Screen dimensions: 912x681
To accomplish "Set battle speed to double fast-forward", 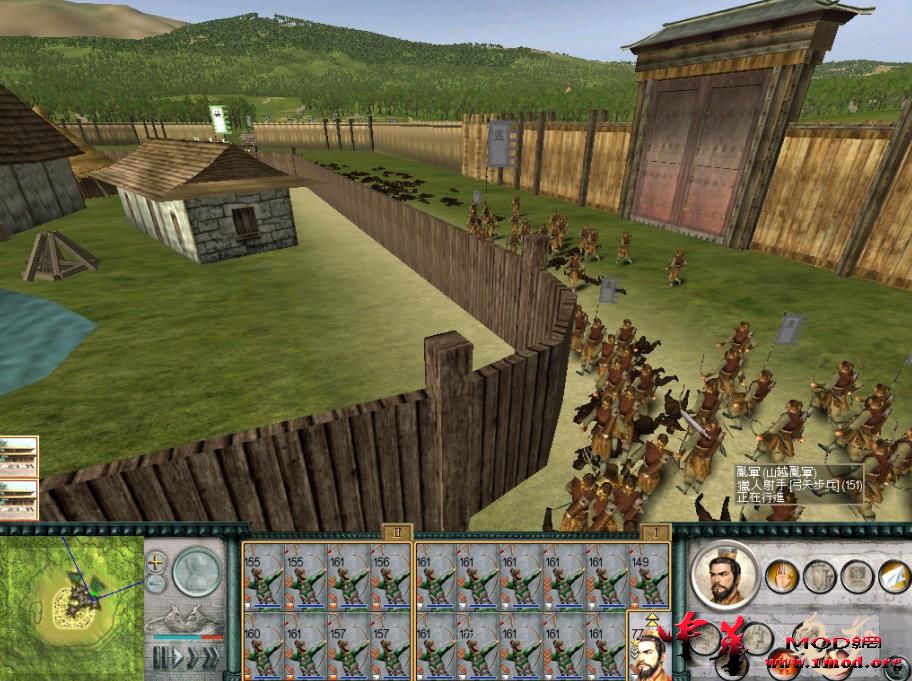I will point(192,658).
